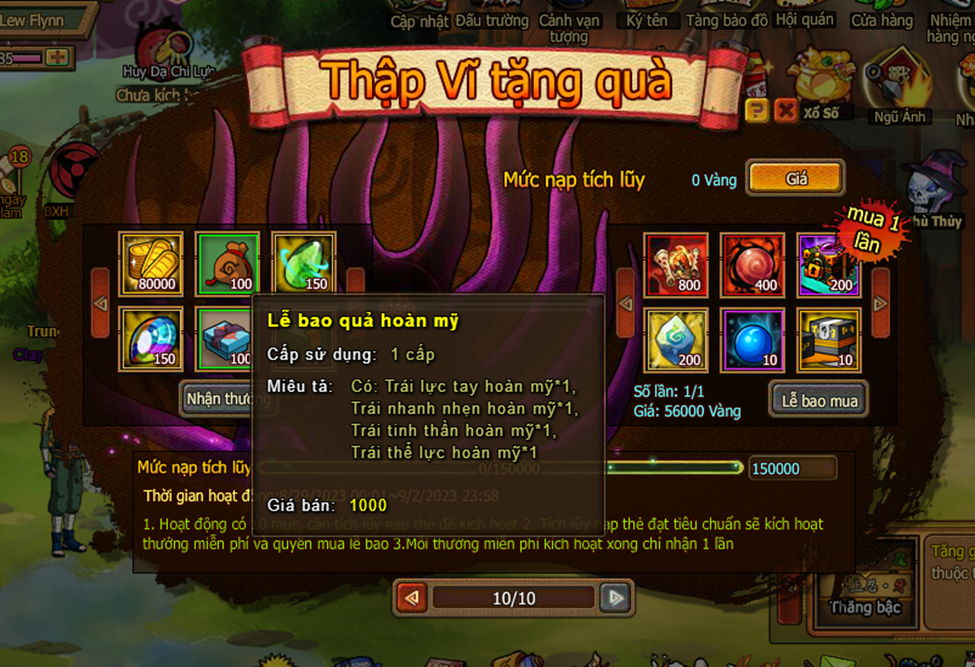975x667 pixels.
Task: Select the blue orb item with 10
Action: [752, 339]
